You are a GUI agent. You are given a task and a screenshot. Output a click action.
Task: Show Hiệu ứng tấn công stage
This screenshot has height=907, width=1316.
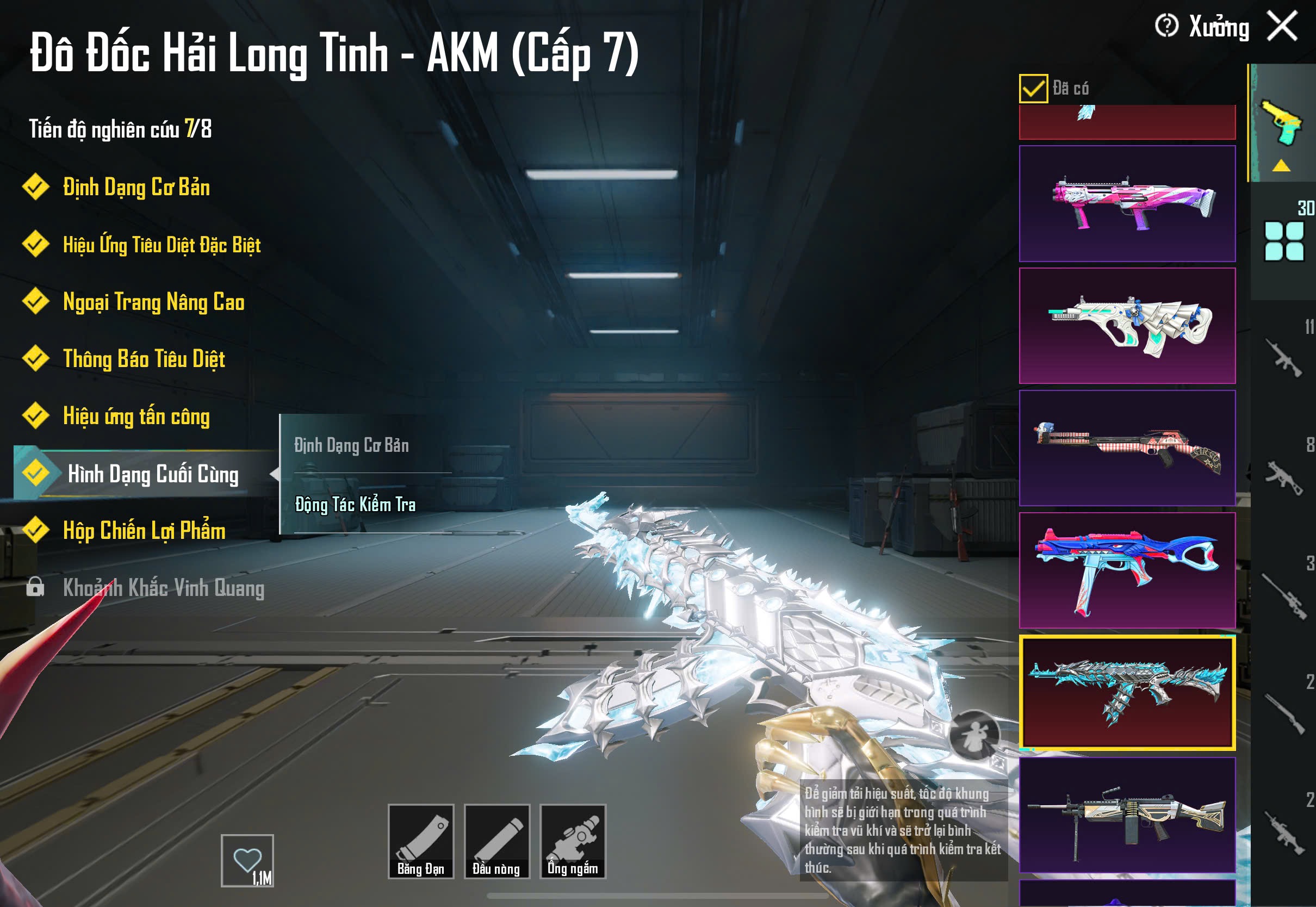coord(136,417)
